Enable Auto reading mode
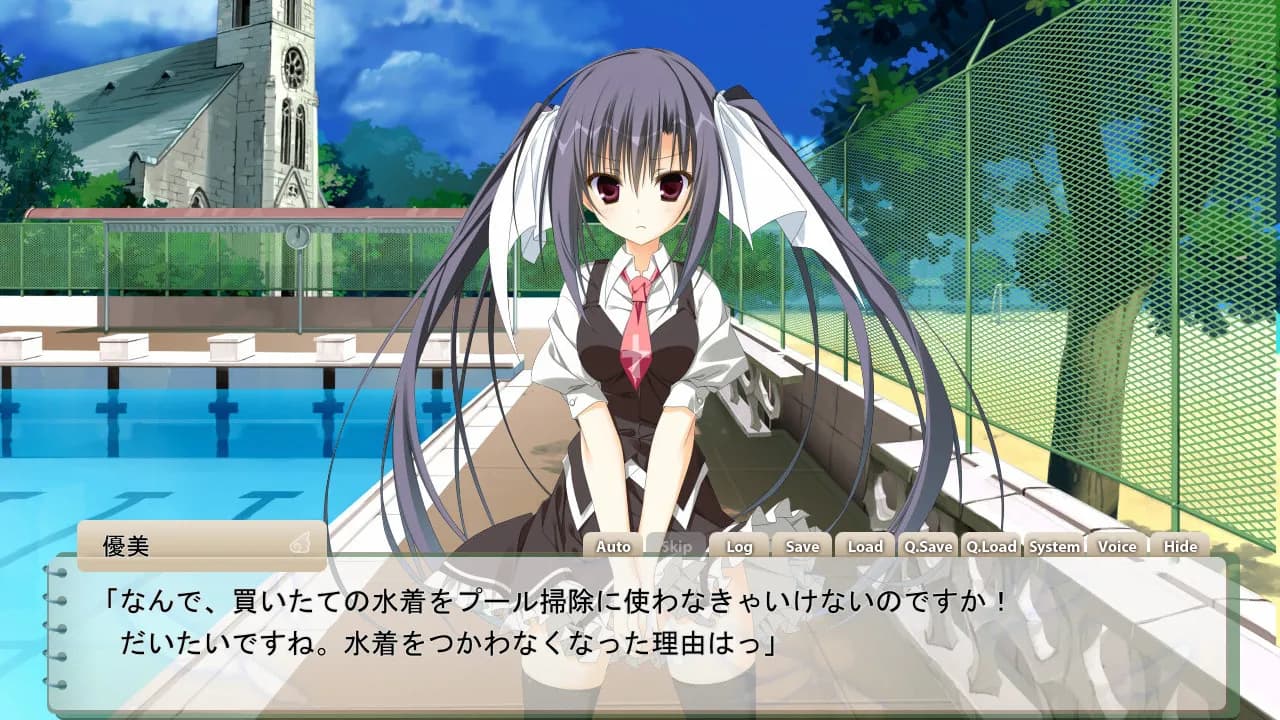This screenshot has height=720, width=1280. pyautogui.click(x=611, y=547)
